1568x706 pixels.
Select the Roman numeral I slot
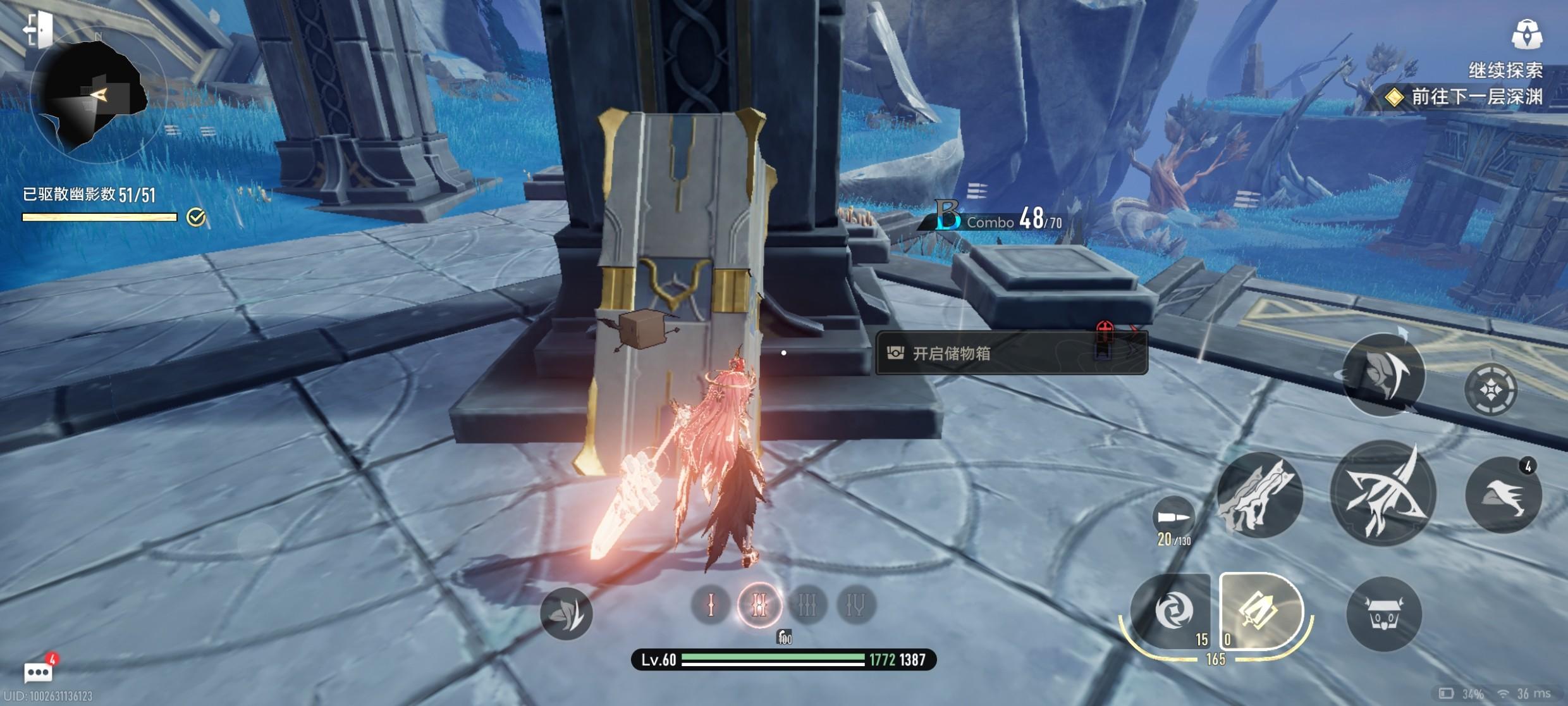pyautogui.click(x=711, y=605)
